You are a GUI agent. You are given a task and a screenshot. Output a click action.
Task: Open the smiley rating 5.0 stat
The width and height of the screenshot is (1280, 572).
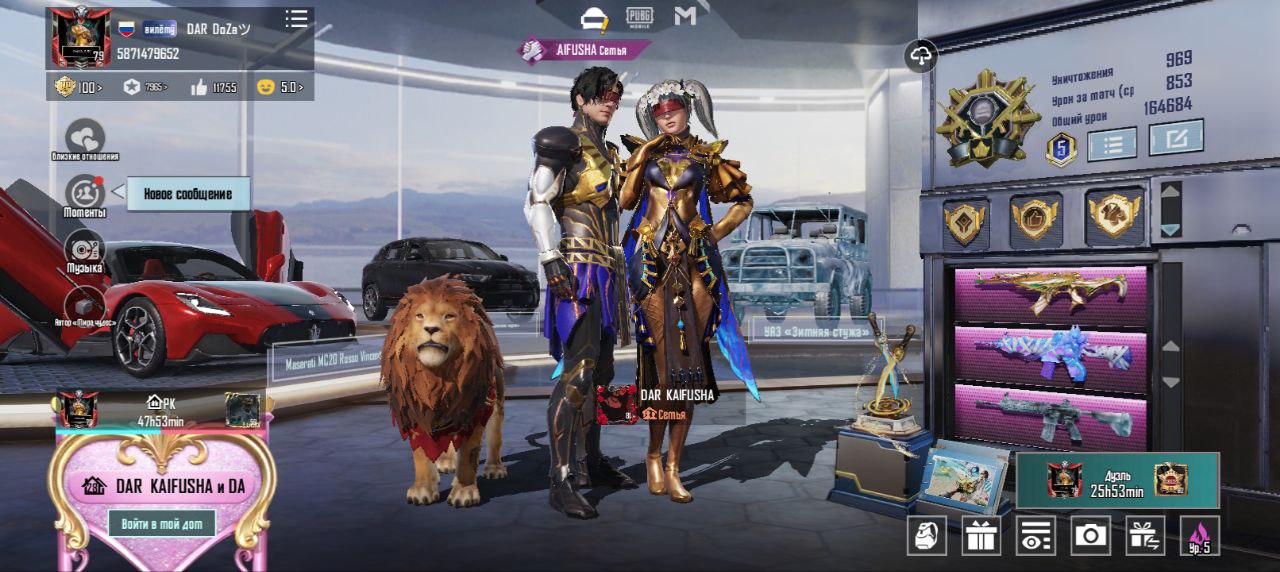(x=280, y=87)
